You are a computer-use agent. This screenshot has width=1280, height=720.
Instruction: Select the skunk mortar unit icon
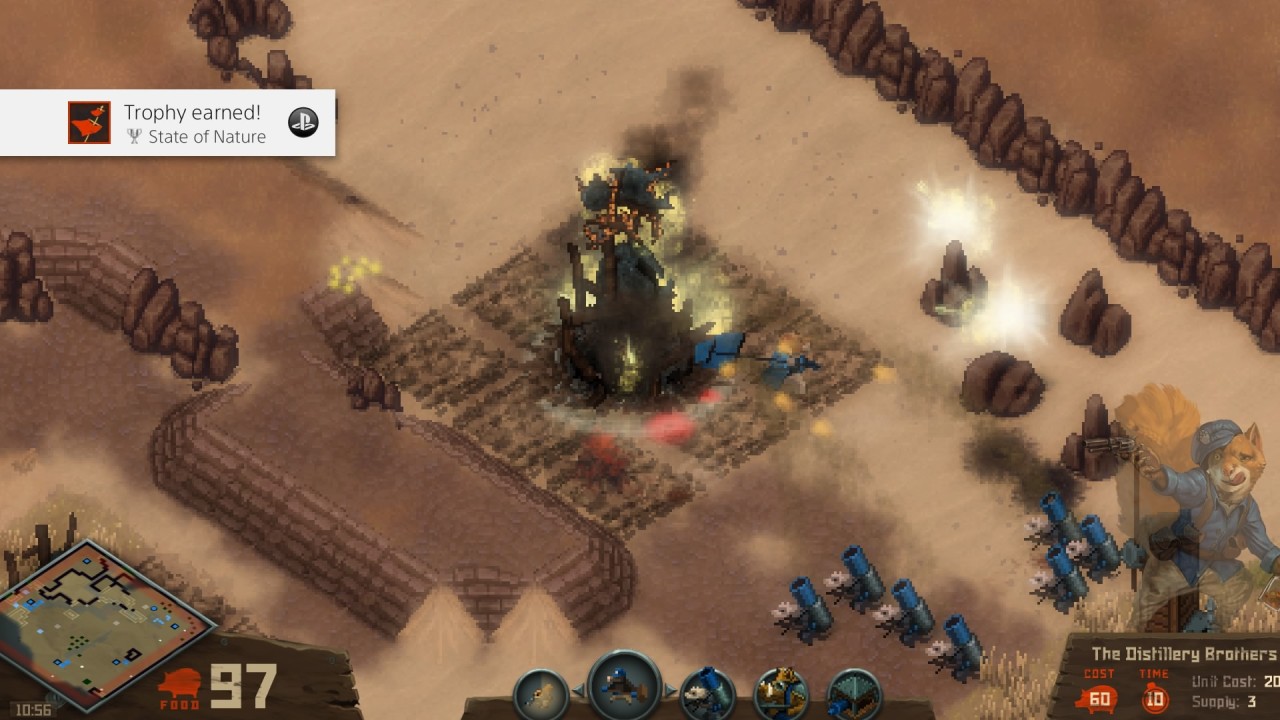(708, 694)
